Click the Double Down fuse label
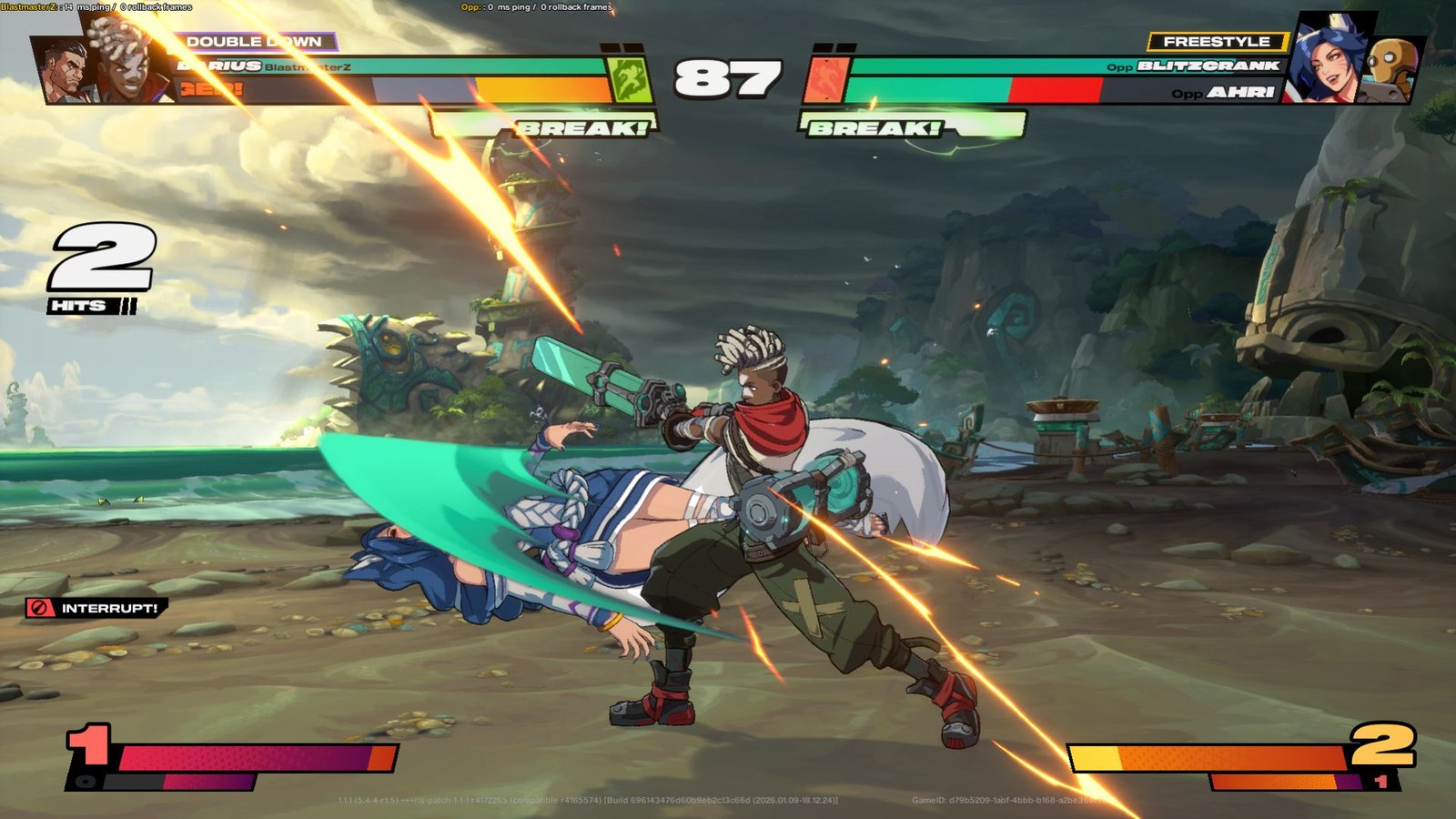Image resolution: width=1456 pixels, height=819 pixels. point(253,42)
